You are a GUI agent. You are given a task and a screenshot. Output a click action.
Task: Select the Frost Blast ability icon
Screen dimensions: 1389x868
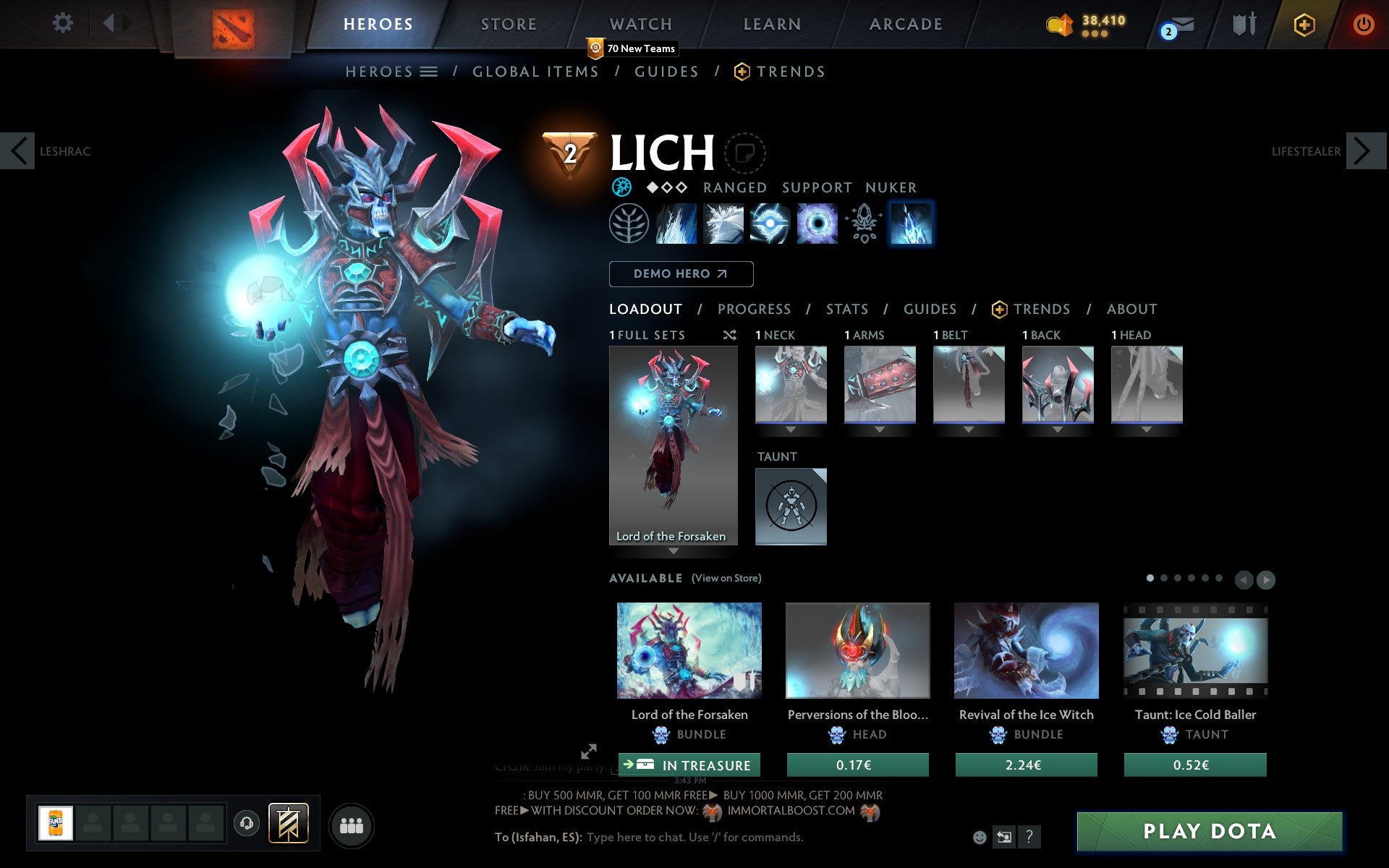[x=676, y=224]
